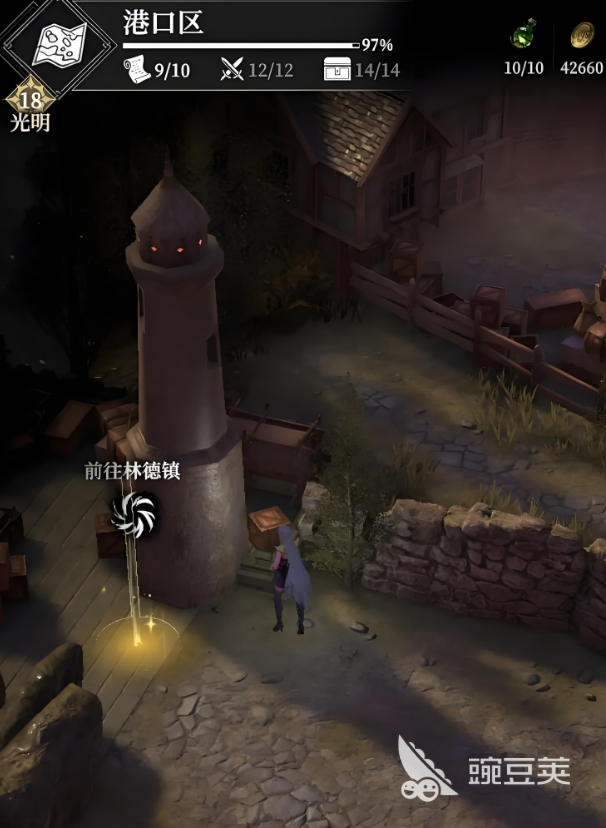Tap the gold coin currency icon
The image size is (606, 828).
coord(582,36)
